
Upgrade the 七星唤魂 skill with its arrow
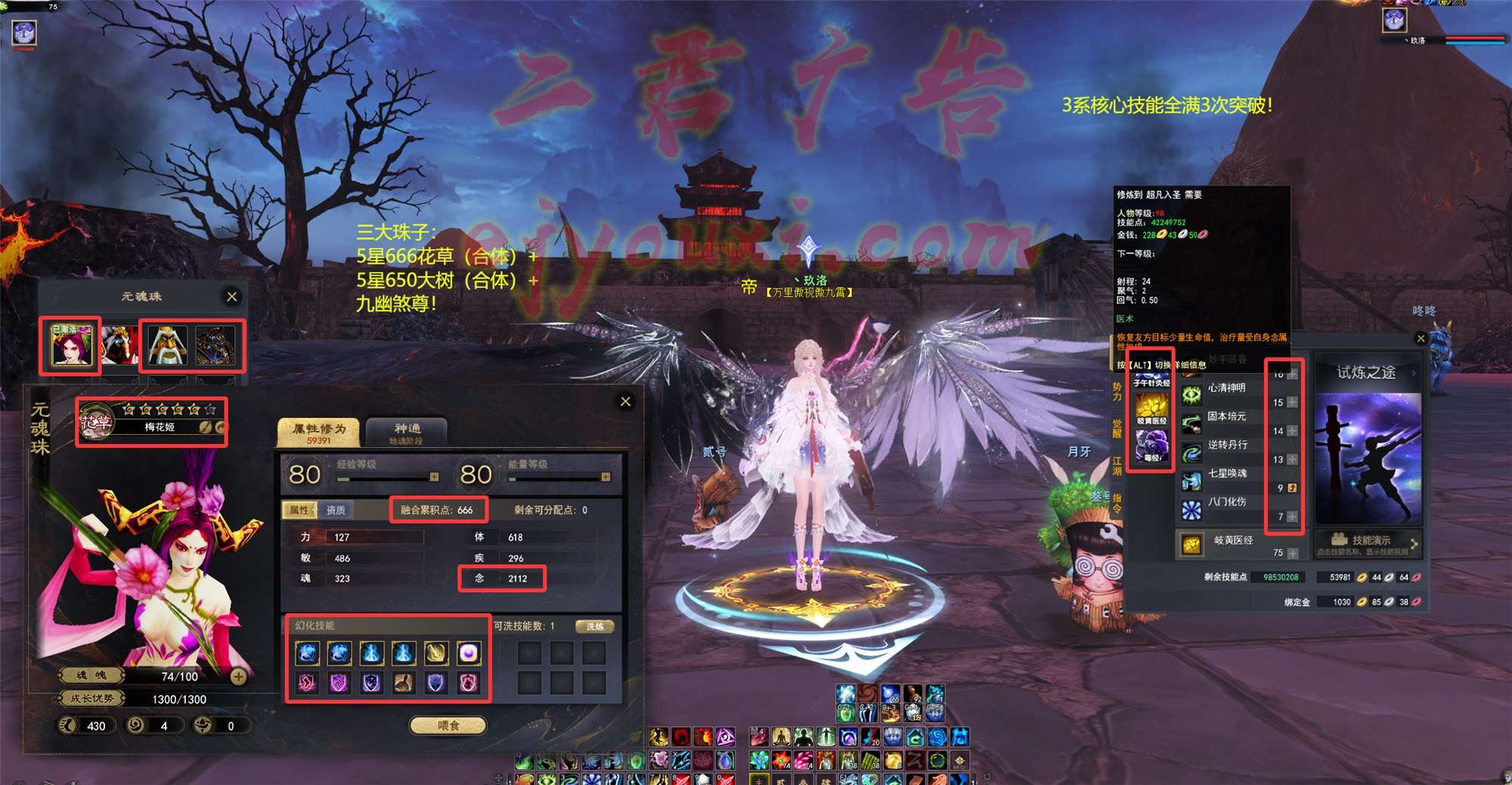[1292, 488]
